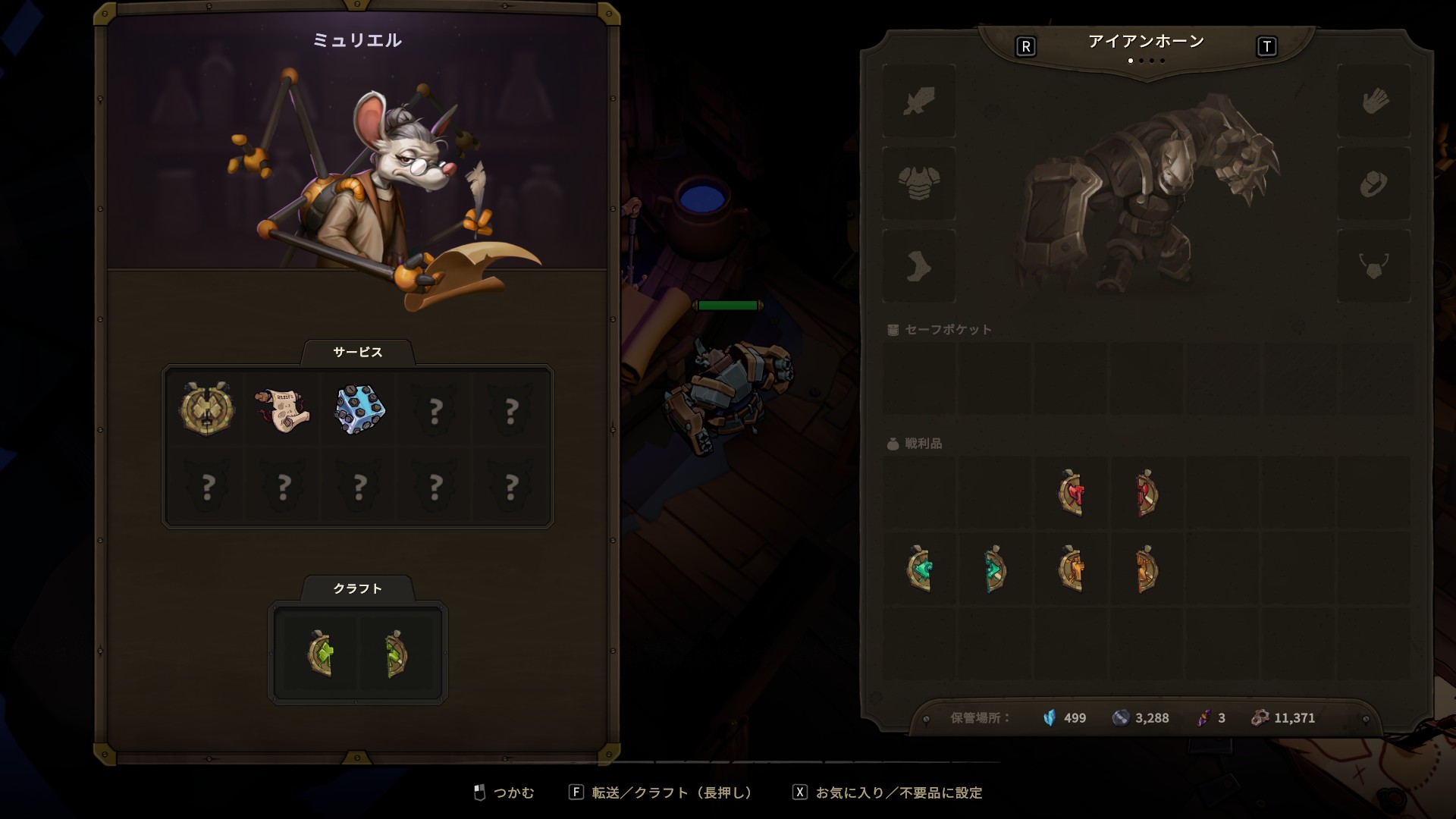Open the recipe scroll service
This screenshot has height=819, width=1456.
282,409
